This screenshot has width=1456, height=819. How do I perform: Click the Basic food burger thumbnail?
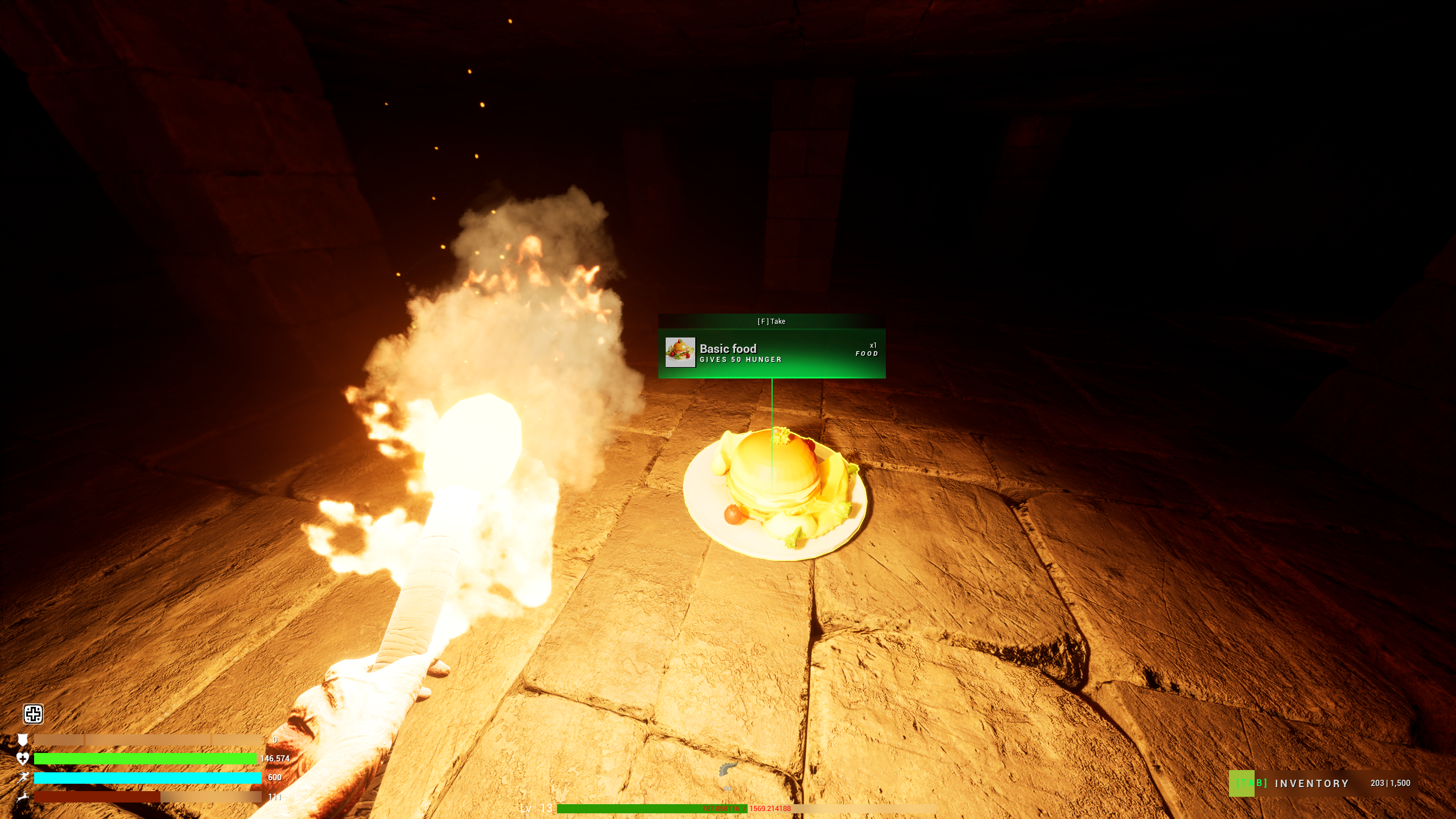point(680,352)
